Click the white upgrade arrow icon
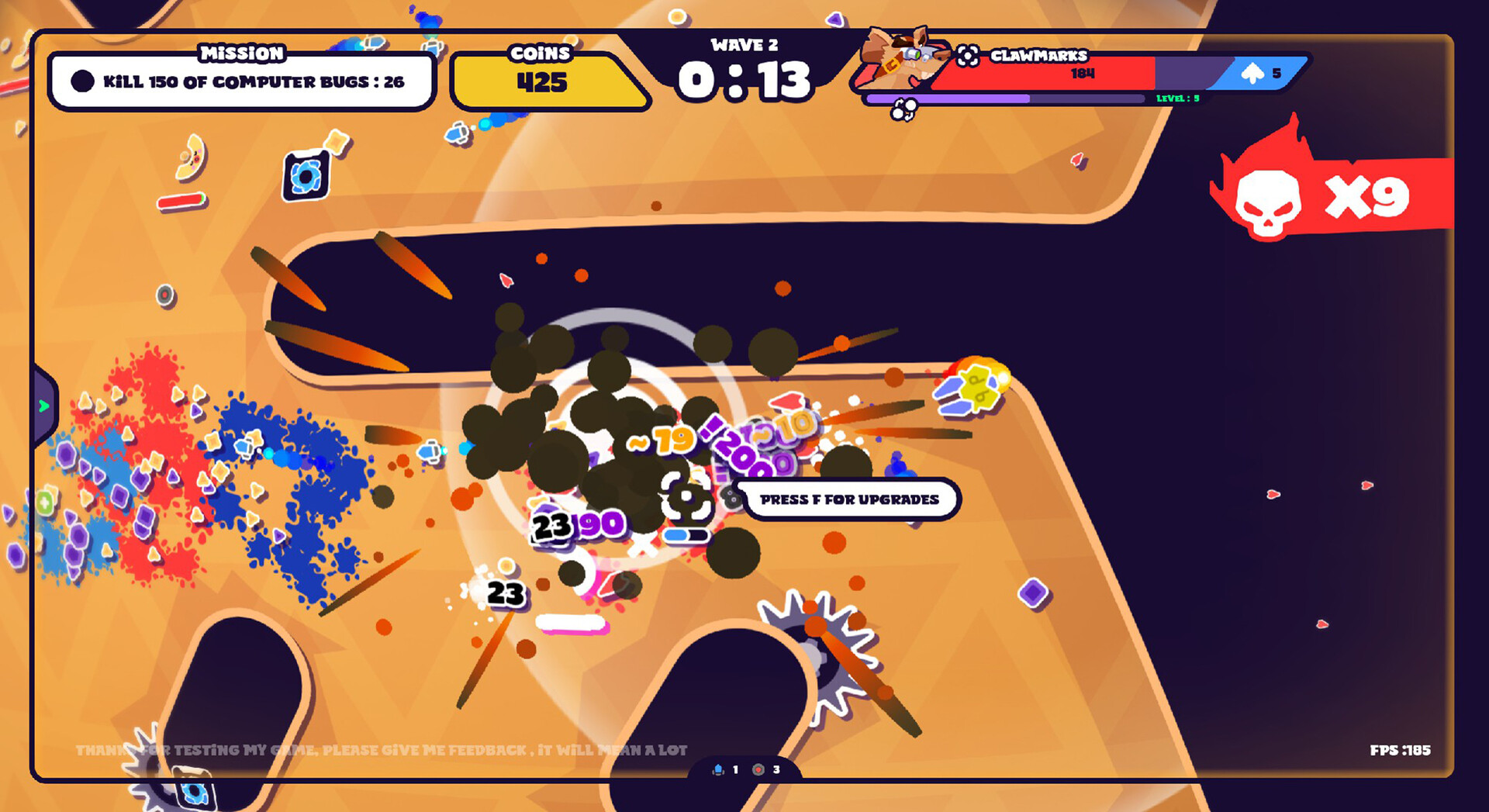Screen dimensions: 1489x812 (x=1252, y=74)
